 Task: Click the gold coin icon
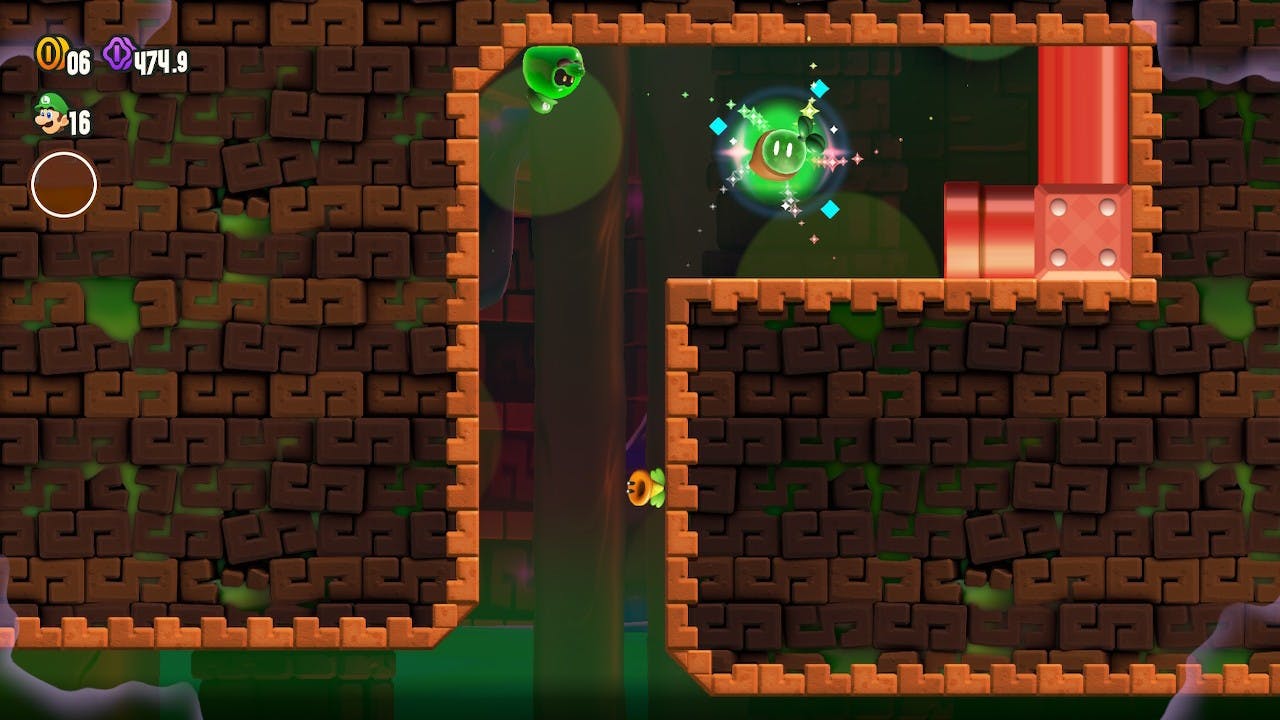pos(49,54)
